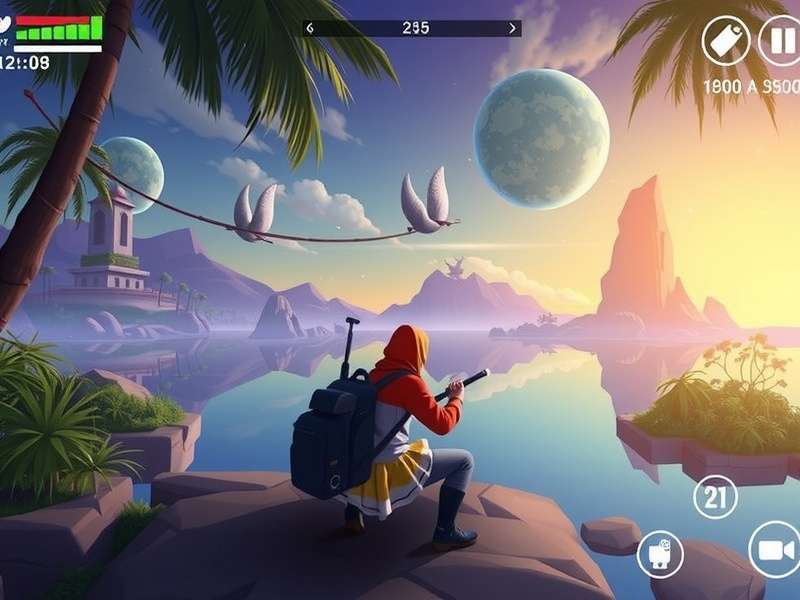This screenshot has width=800, height=600.
Task: Tap the tag icon button
Action: click(x=725, y=42)
